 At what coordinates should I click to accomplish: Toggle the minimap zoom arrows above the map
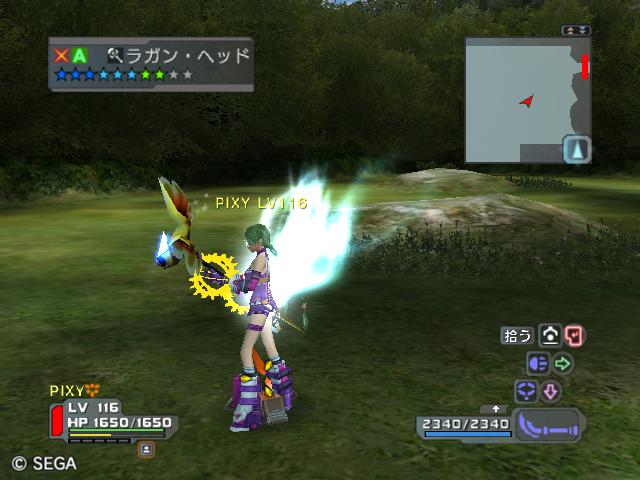(576, 31)
